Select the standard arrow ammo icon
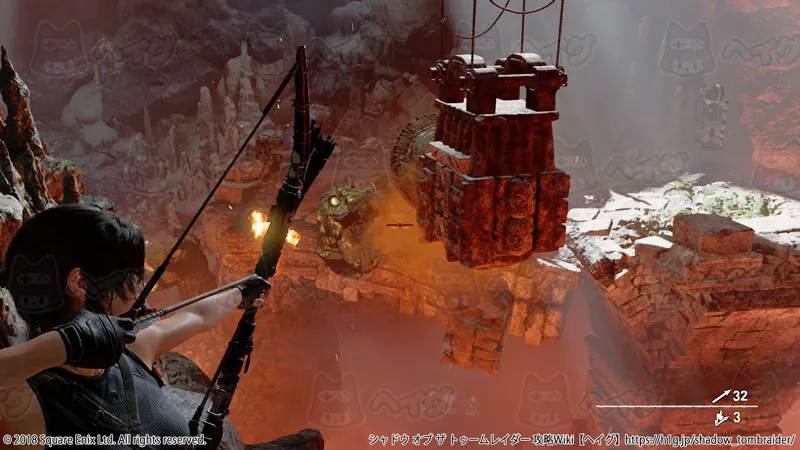Screen dimensions: 800x450 (723, 396)
